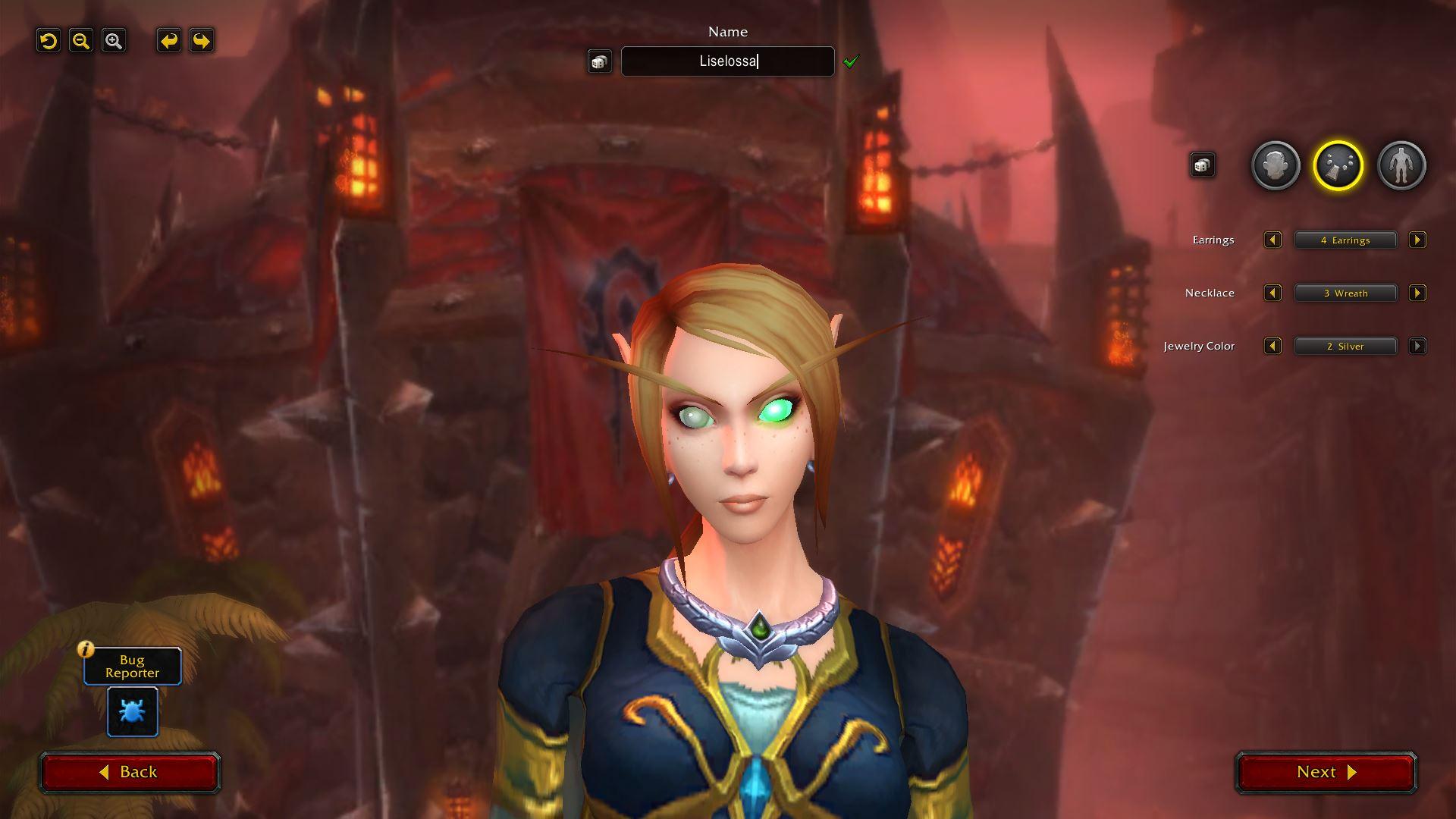
Task: Open the 4 Earrings selection dropdown
Action: pyautogui.click(x=1345, y=240)
